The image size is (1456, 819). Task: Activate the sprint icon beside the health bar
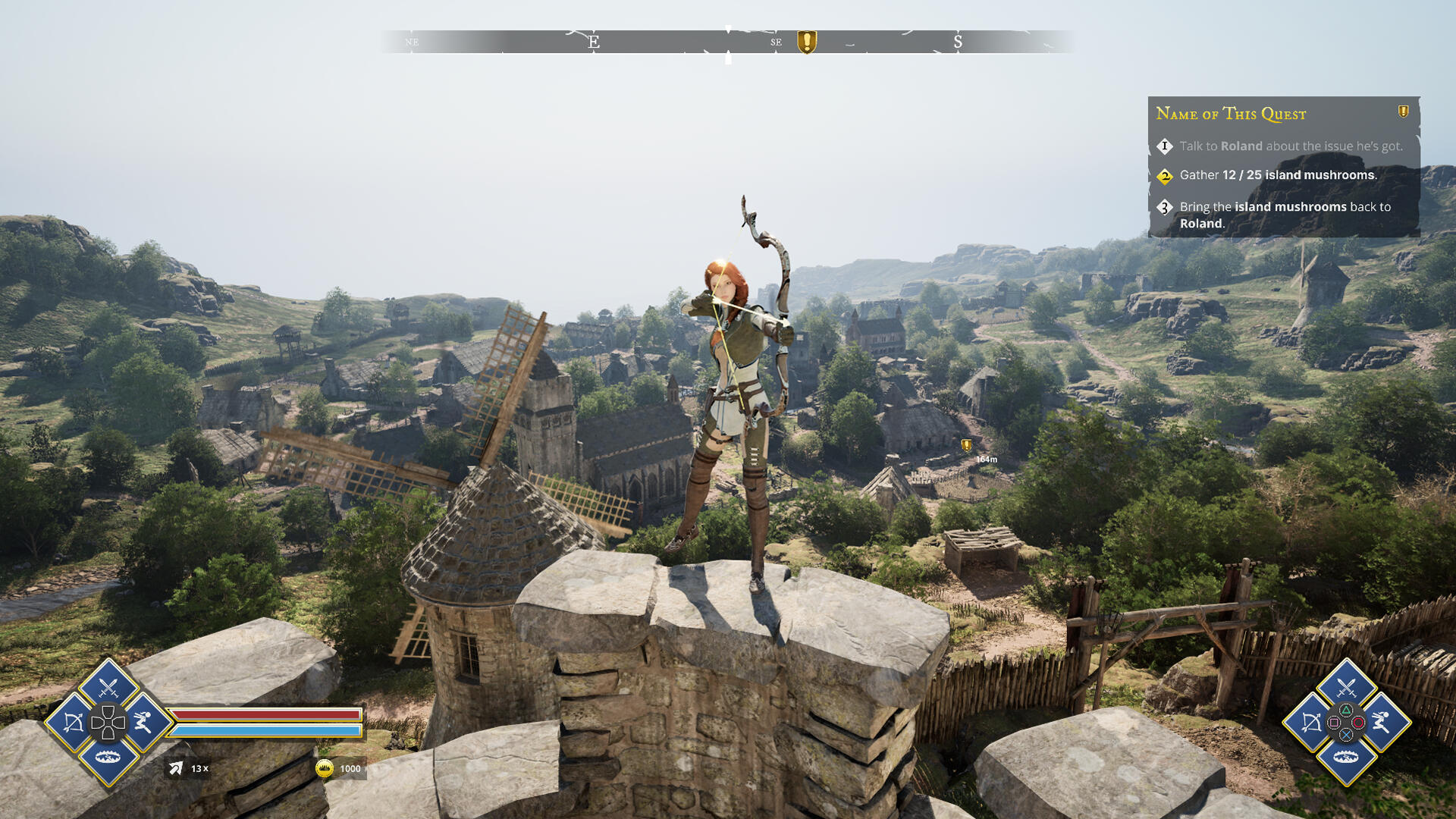click(143, 722)
